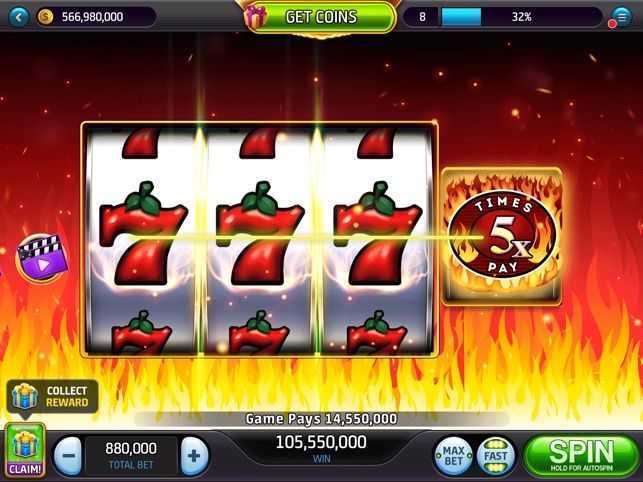
Task: Toggle the FAST spin mode button
Action: (494, 456)
